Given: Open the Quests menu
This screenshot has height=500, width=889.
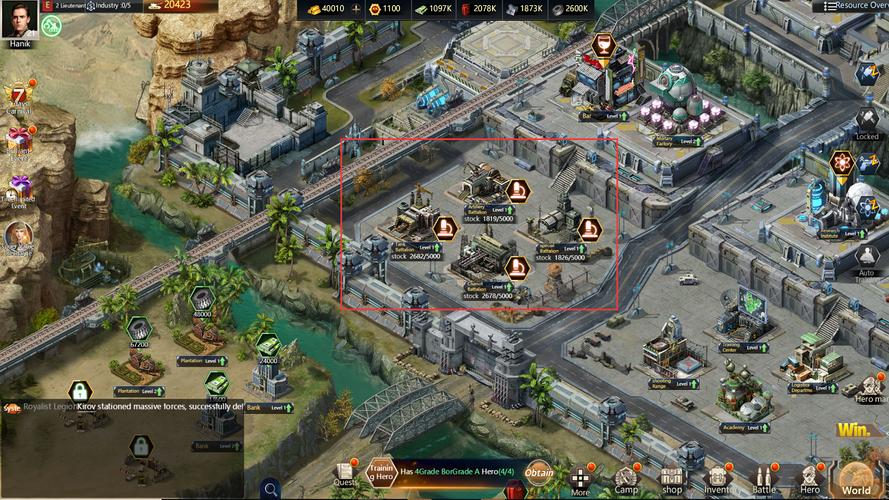Looking at the screenshot, I should point(345,473).
